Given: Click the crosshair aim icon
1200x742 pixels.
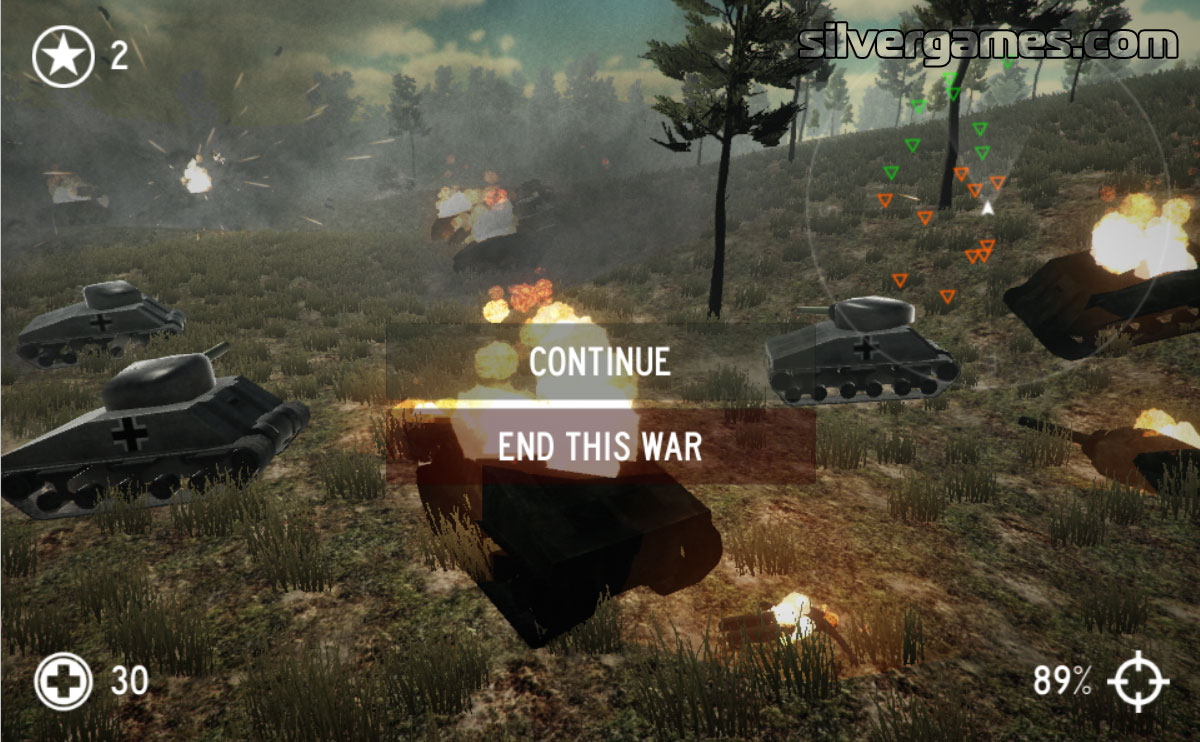Looking at the screenshot, I should 1140,682.
